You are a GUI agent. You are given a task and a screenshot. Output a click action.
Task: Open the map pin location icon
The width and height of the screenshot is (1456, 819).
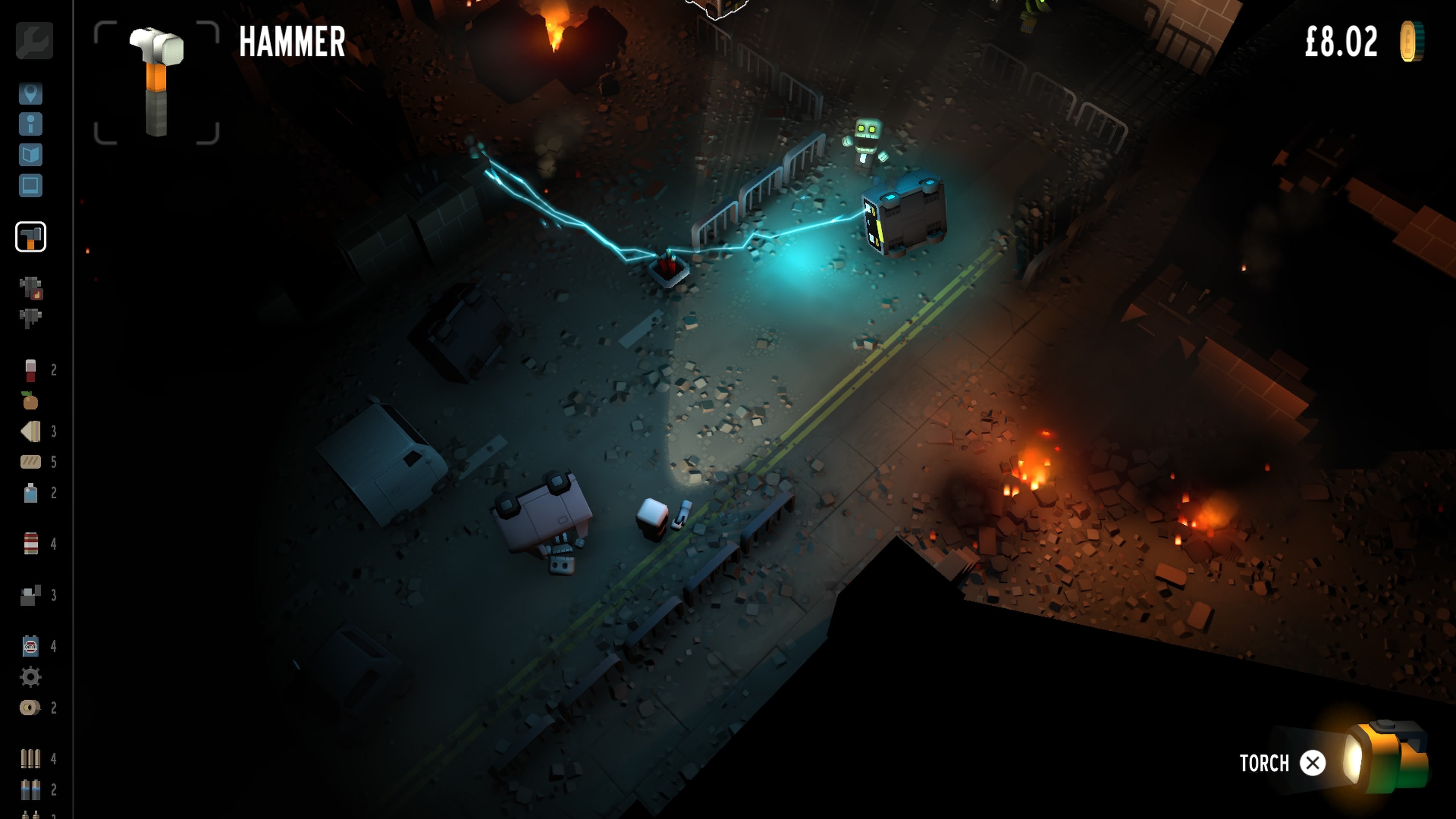coord(31,94)
